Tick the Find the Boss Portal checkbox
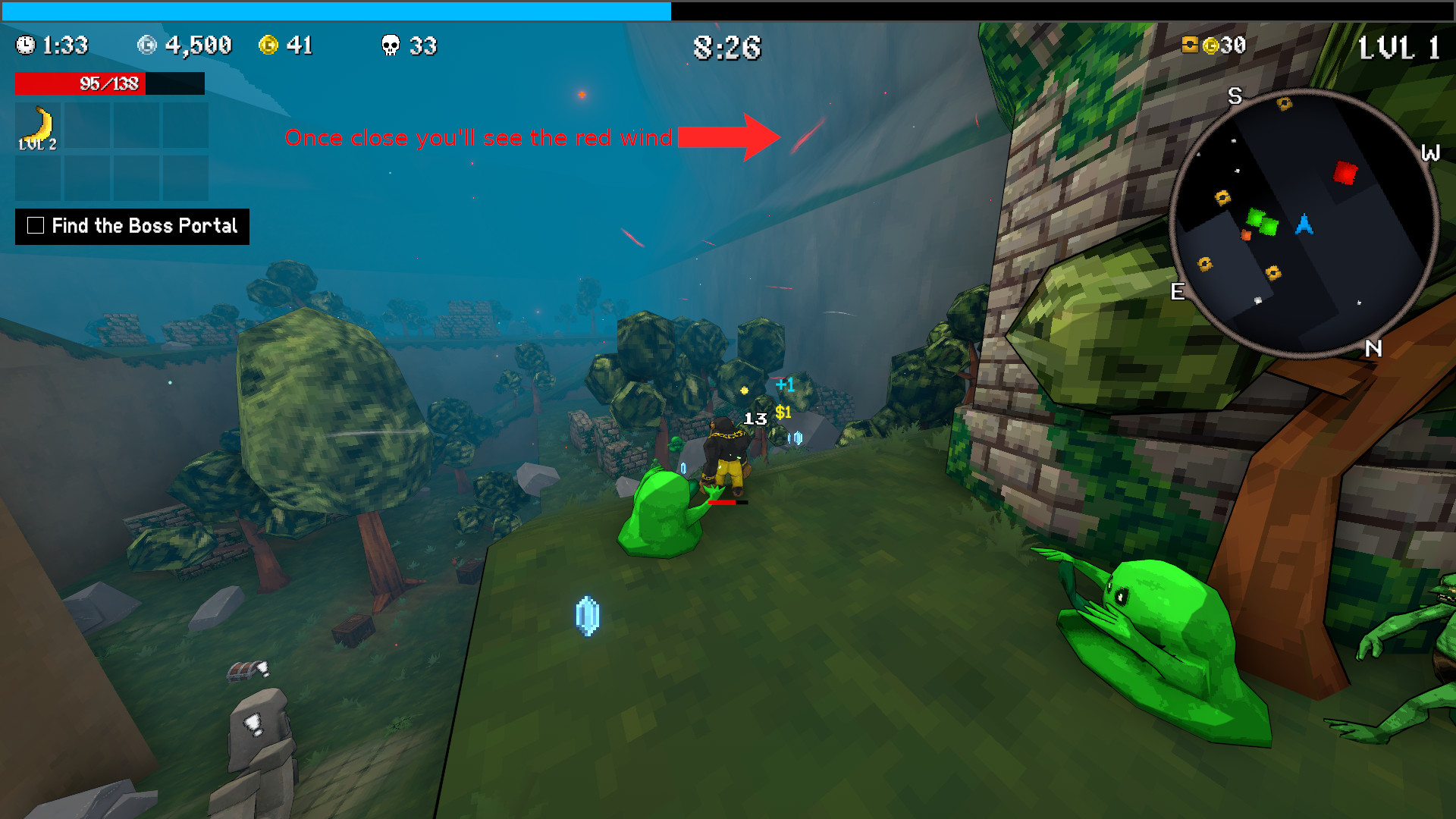The width and height of the screenshot is (1456, 819). 36,225
